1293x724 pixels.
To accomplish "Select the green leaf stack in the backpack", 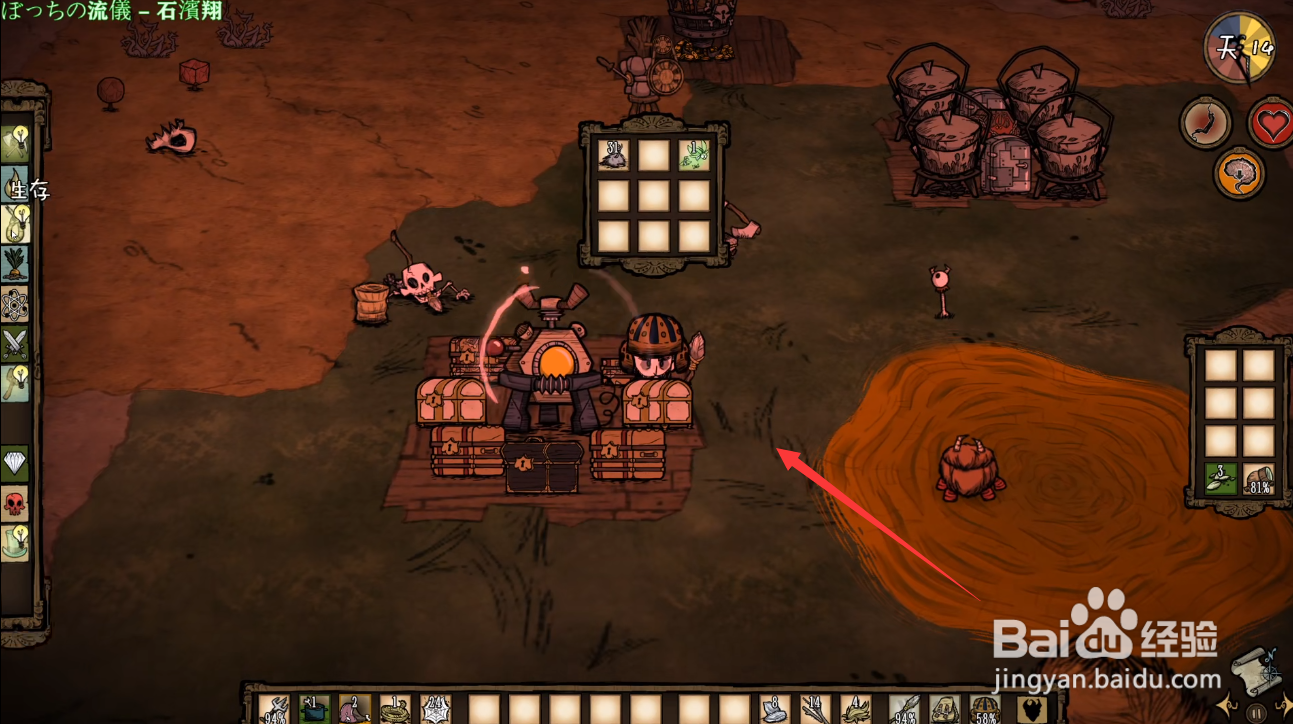I will pyautogui.click(x=1221, y=479).
